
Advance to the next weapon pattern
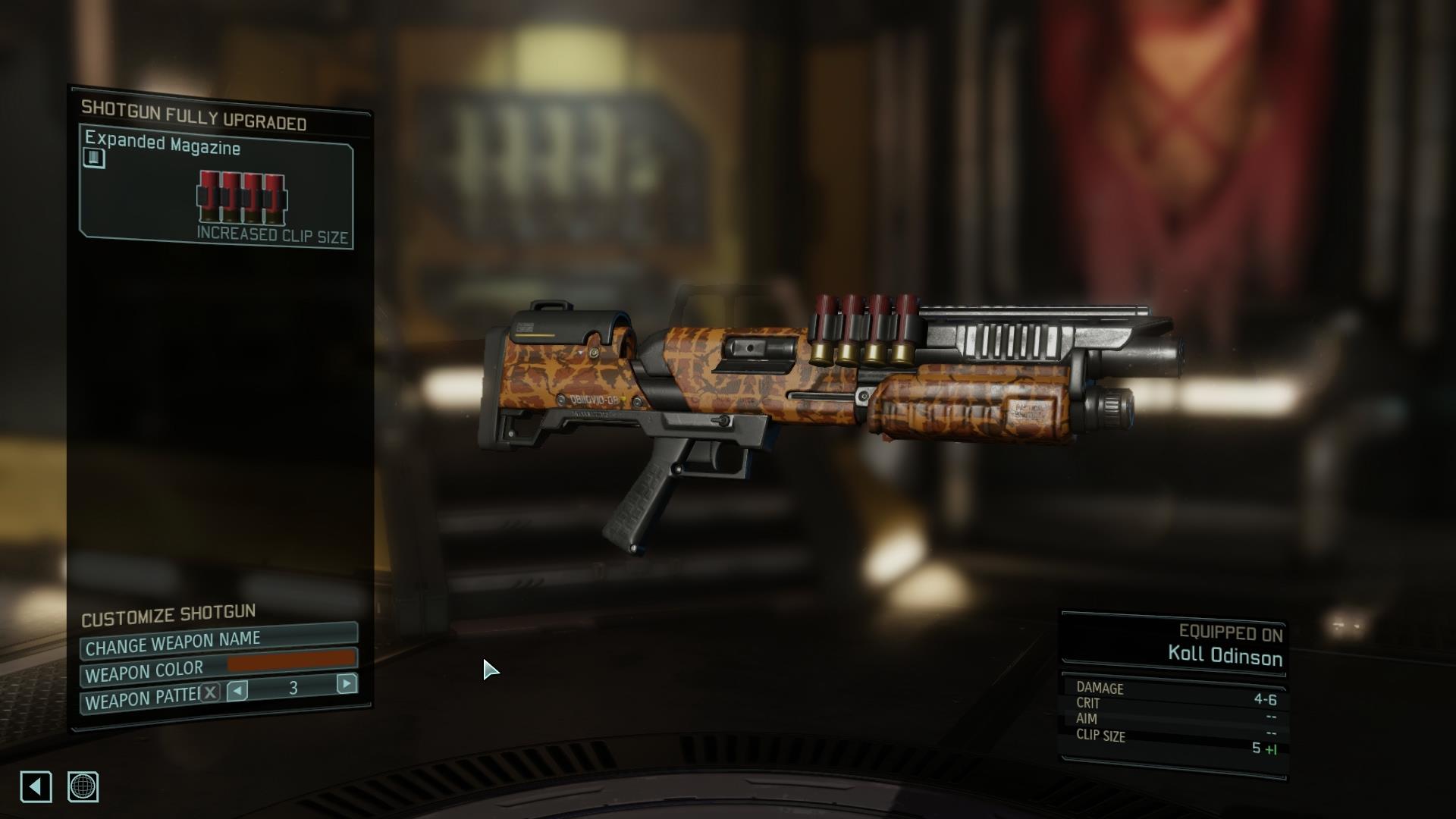(x=347, y=684)
